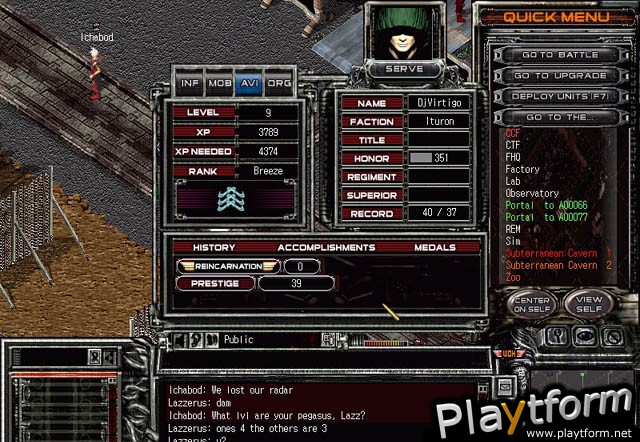
Task: Click the Serve button under the portrait
Action: click(x=403, y=69)
